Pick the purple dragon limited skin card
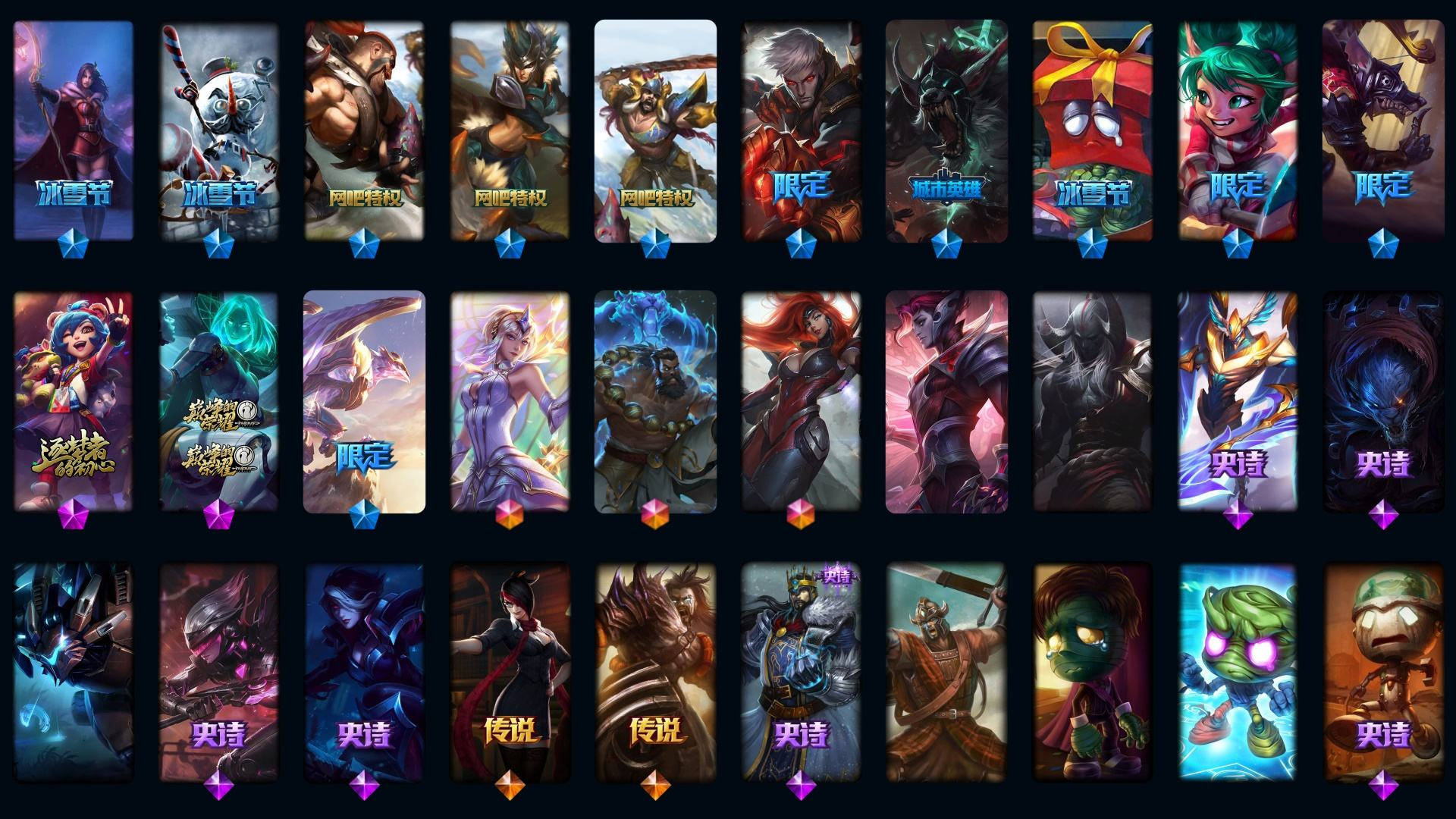Viewport: 1456px width, 819px height. click(364, 402)
